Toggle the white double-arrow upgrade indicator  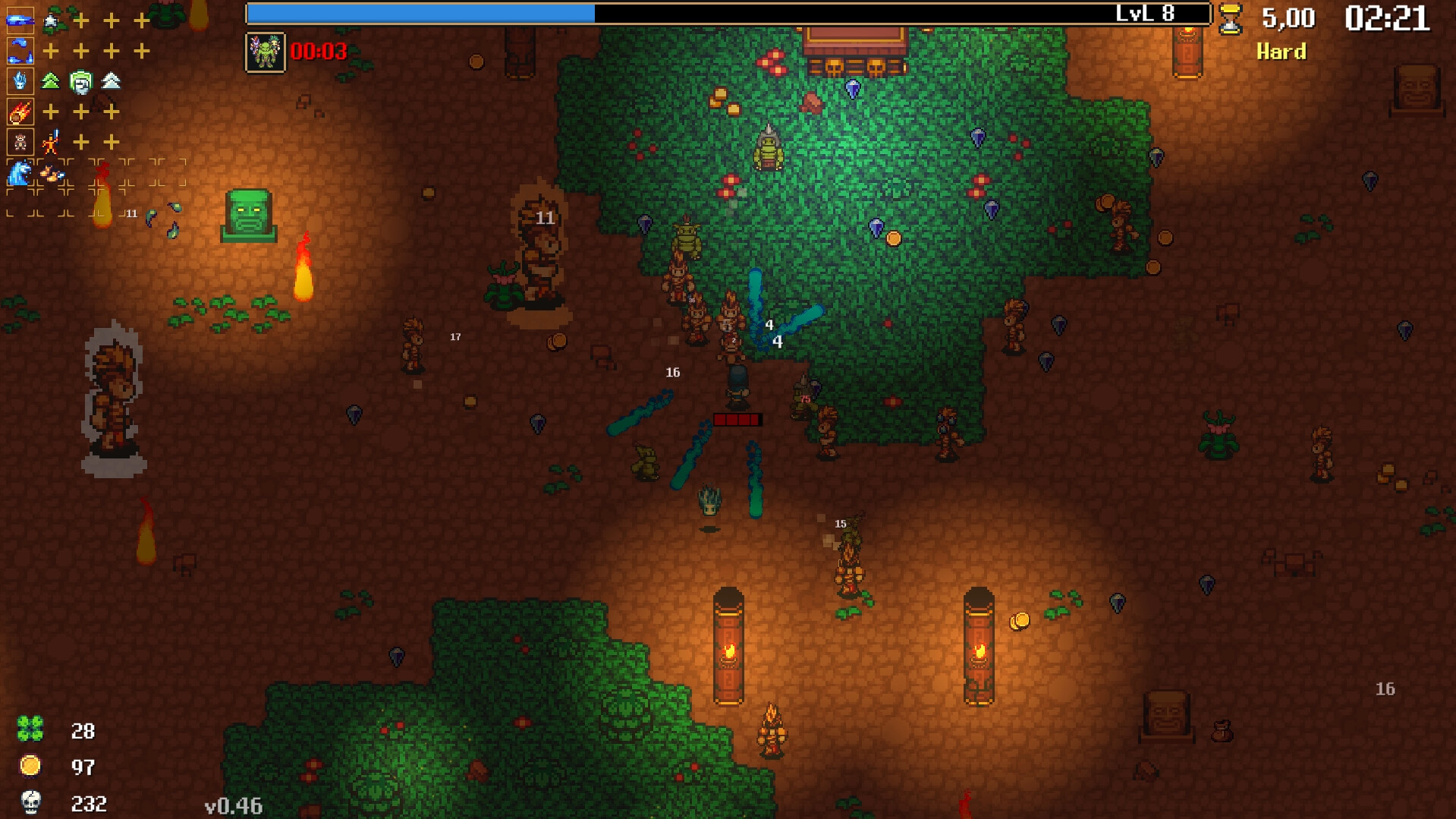(x=110, y=81)
